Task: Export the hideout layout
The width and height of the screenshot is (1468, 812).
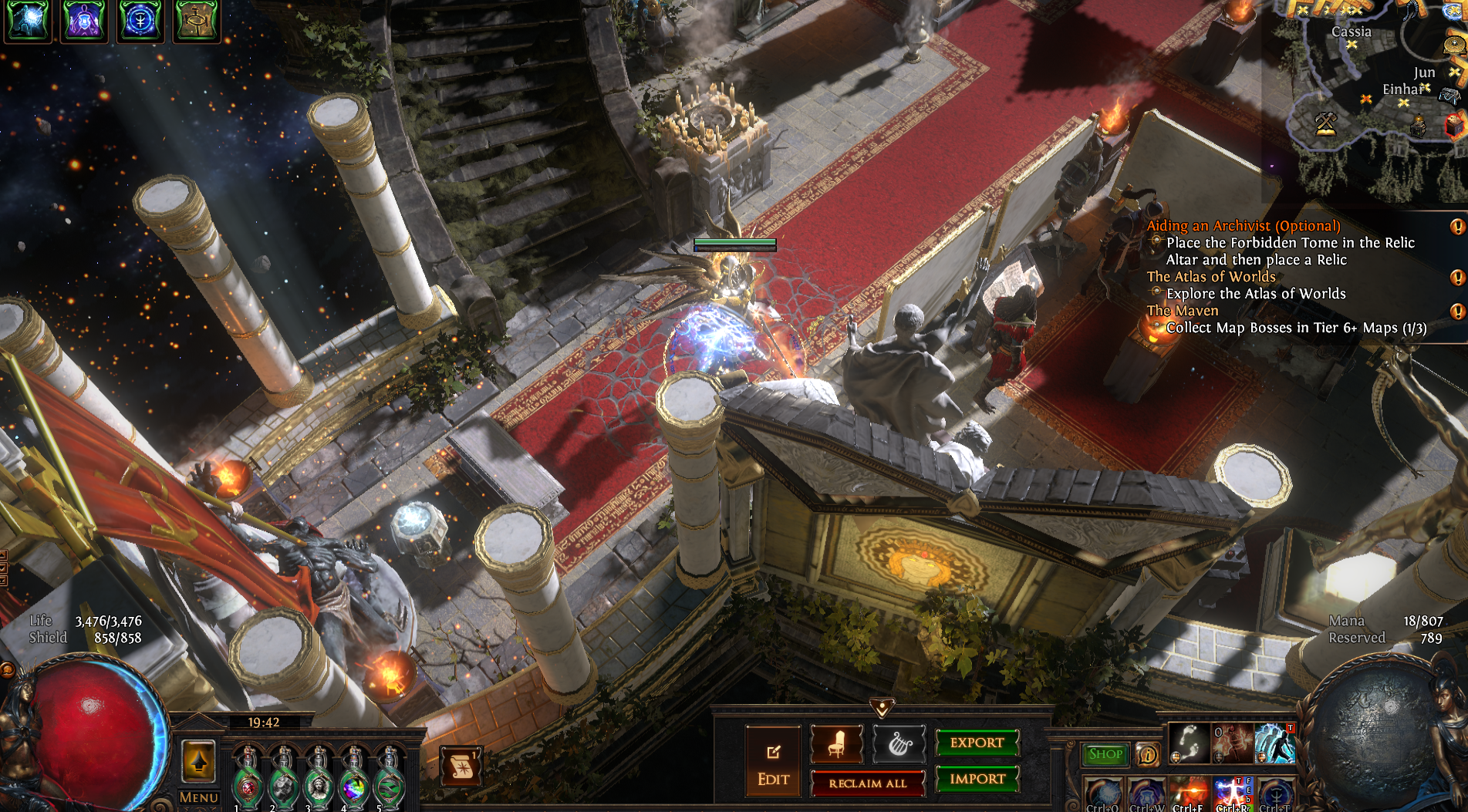Action: click(x=977, y=743)
